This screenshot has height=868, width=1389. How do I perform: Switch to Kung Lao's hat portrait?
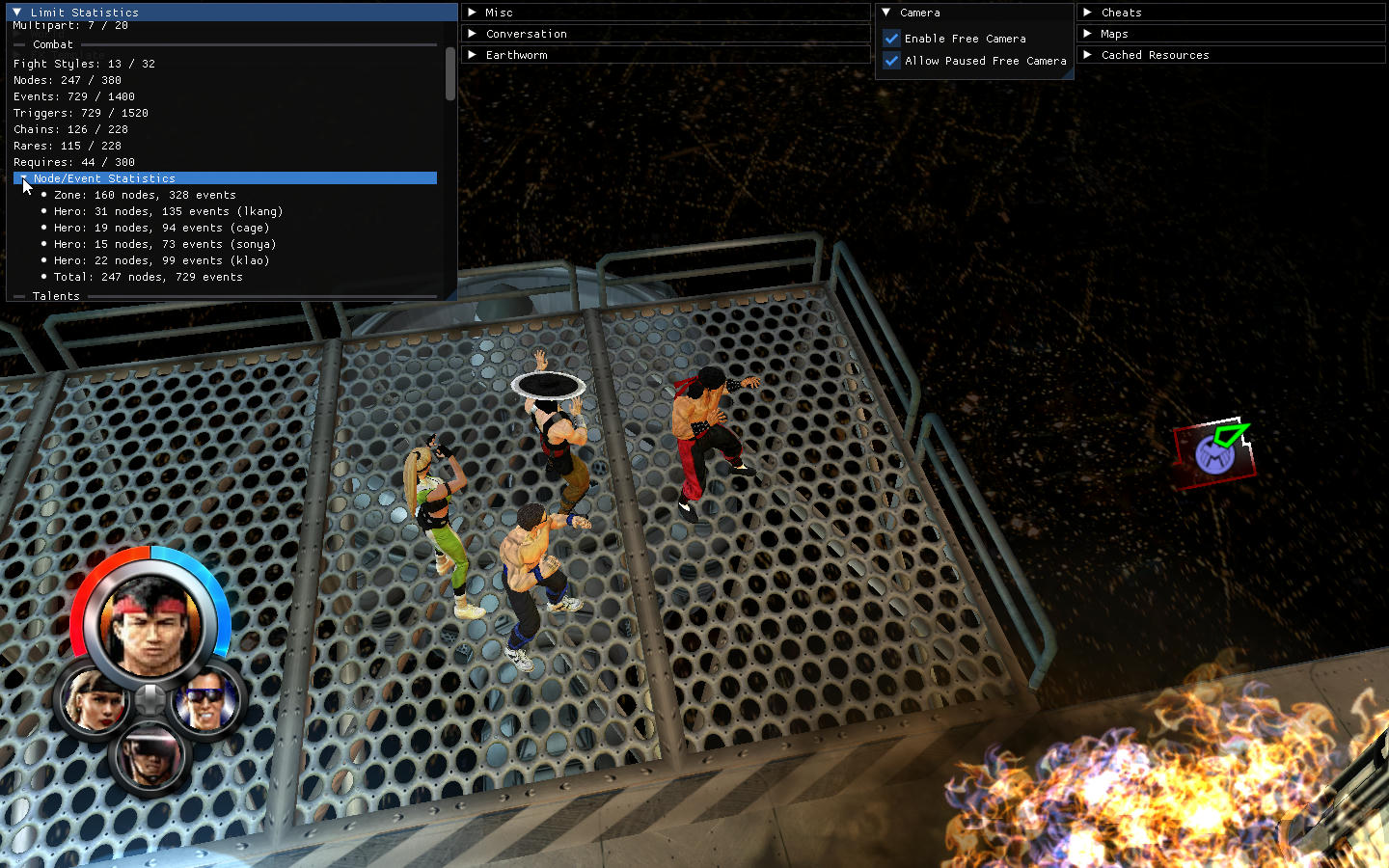[x=150, y=756]
